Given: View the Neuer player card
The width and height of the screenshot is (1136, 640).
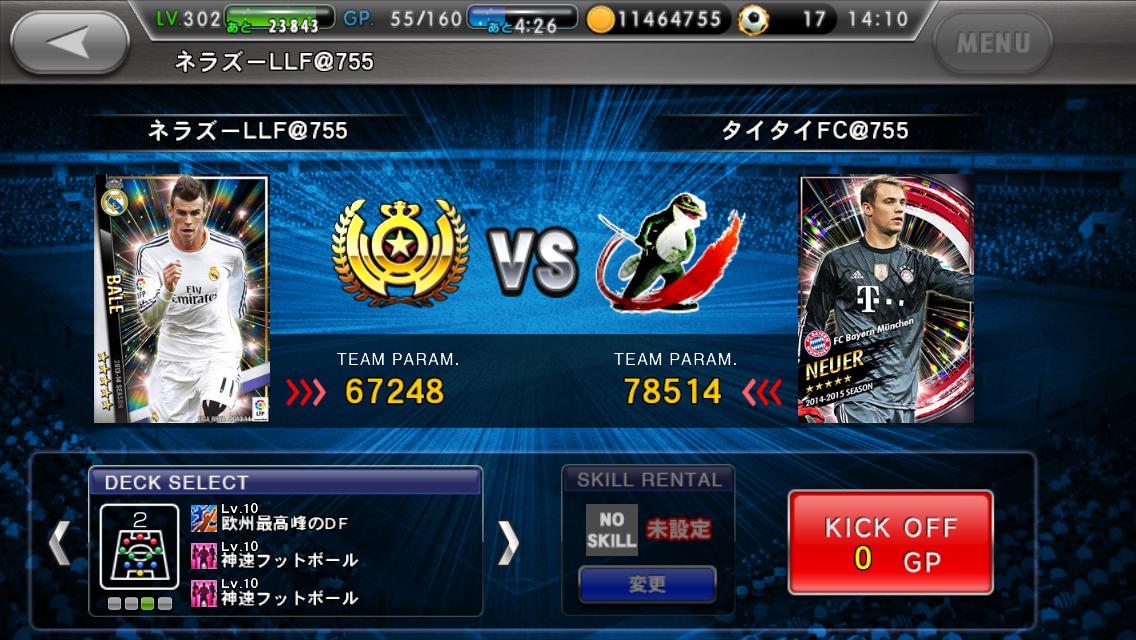Looking at the screenshot, I should [x=886, y=298].
